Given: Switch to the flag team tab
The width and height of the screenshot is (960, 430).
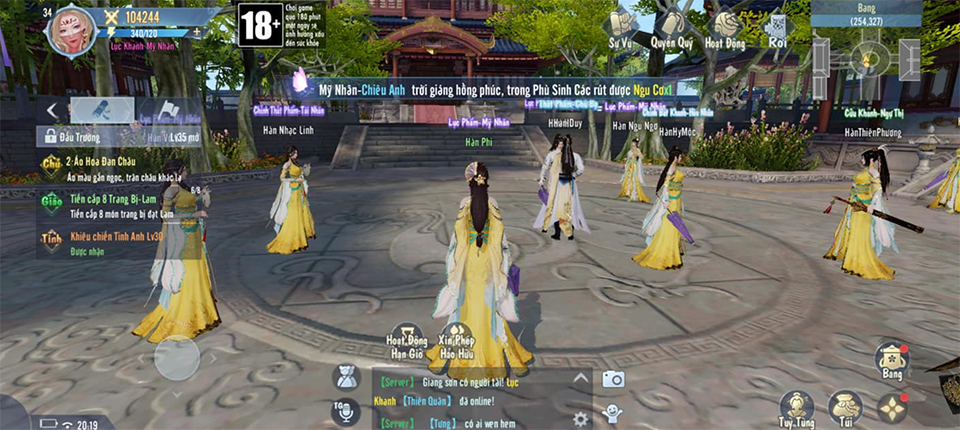Looking at the screenshot, I should [x=166, y=109].
